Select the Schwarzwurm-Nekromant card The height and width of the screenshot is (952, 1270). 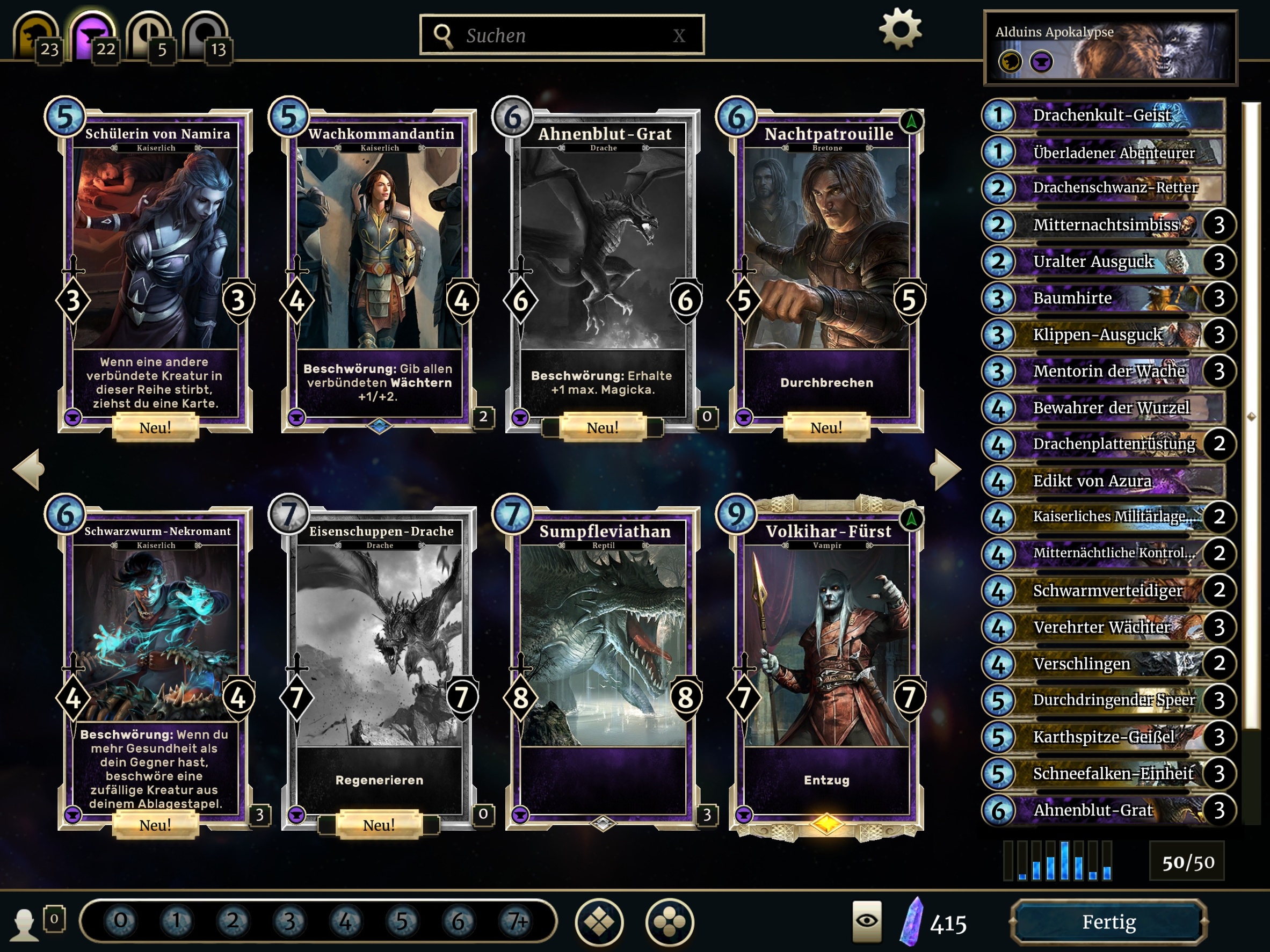[x=155, y=666]
